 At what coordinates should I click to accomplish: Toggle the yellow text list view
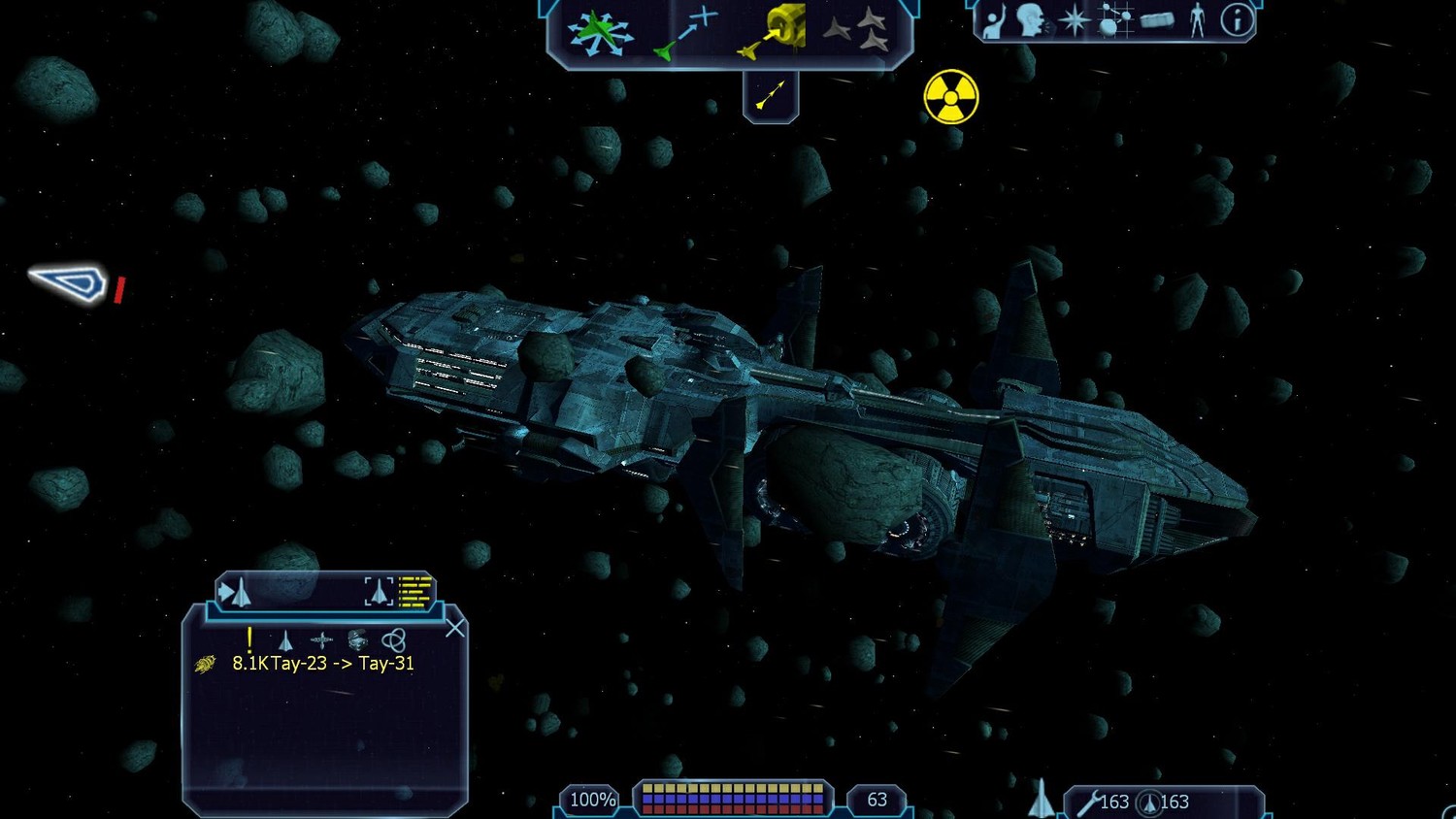click(x=415, y=591)
